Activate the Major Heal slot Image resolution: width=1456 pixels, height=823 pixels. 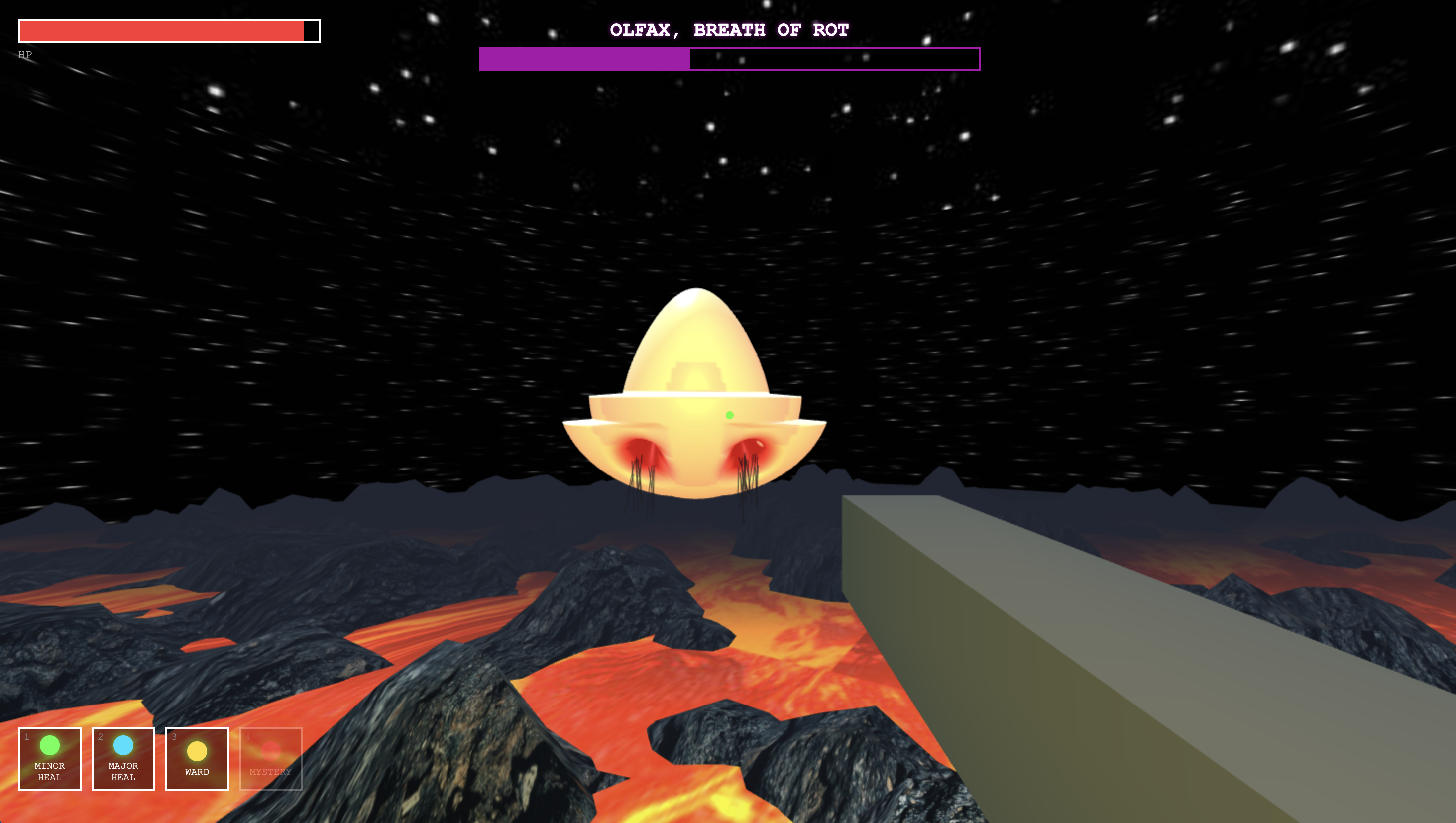[123, 759]
